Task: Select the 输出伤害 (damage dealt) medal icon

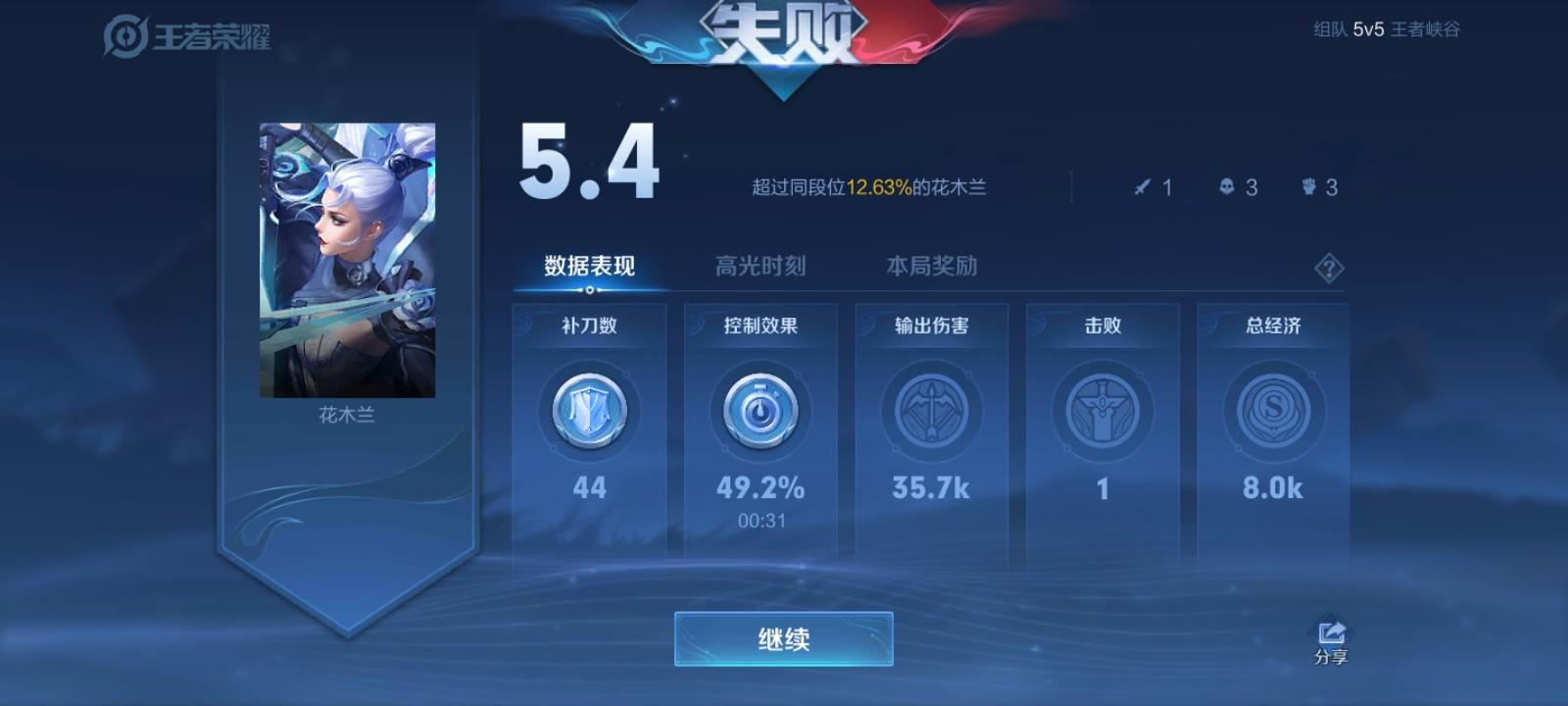Action: (x=931, y=412)
